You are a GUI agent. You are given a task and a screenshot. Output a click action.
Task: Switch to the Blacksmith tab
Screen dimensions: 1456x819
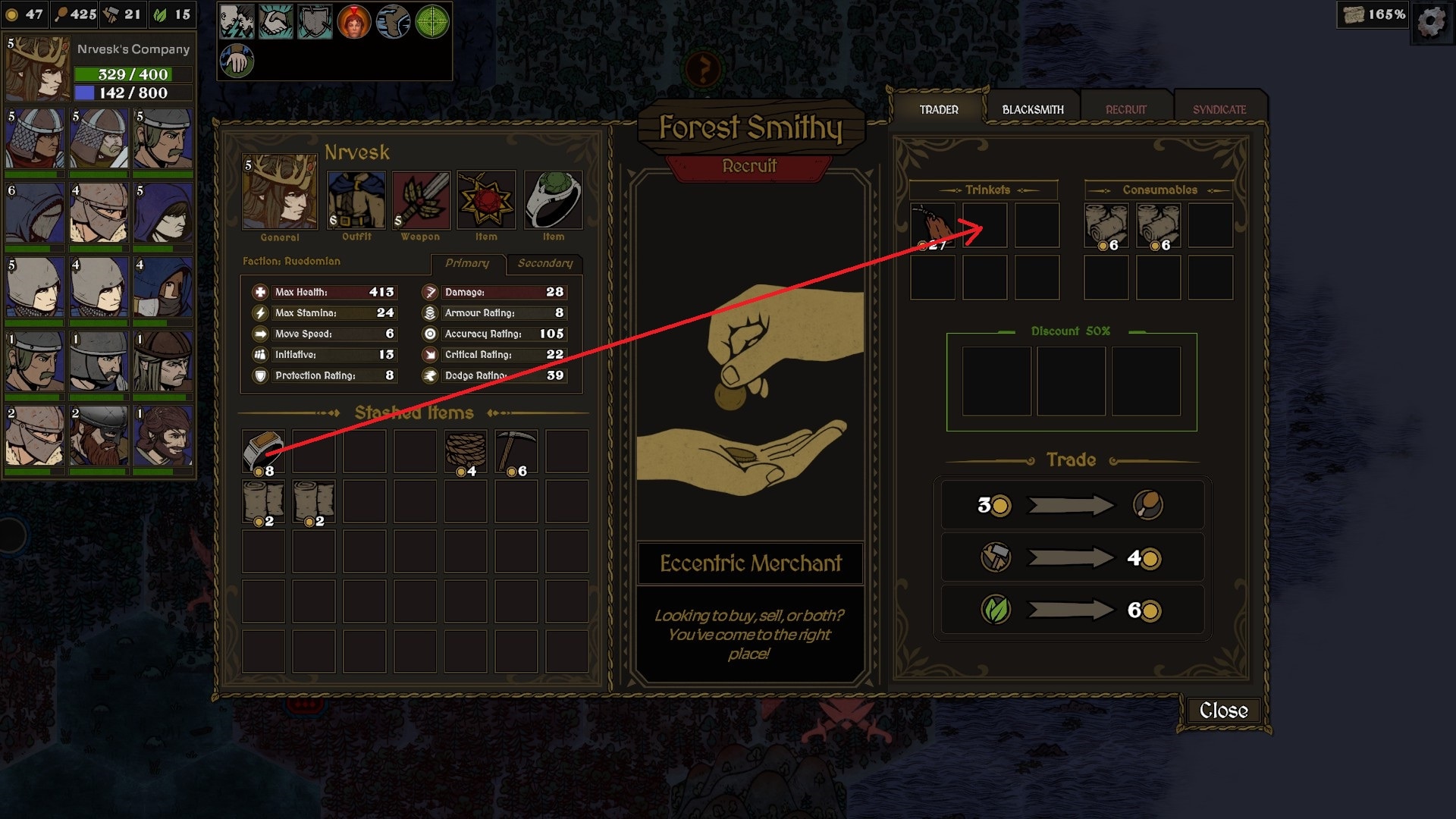pos(1032,110)
